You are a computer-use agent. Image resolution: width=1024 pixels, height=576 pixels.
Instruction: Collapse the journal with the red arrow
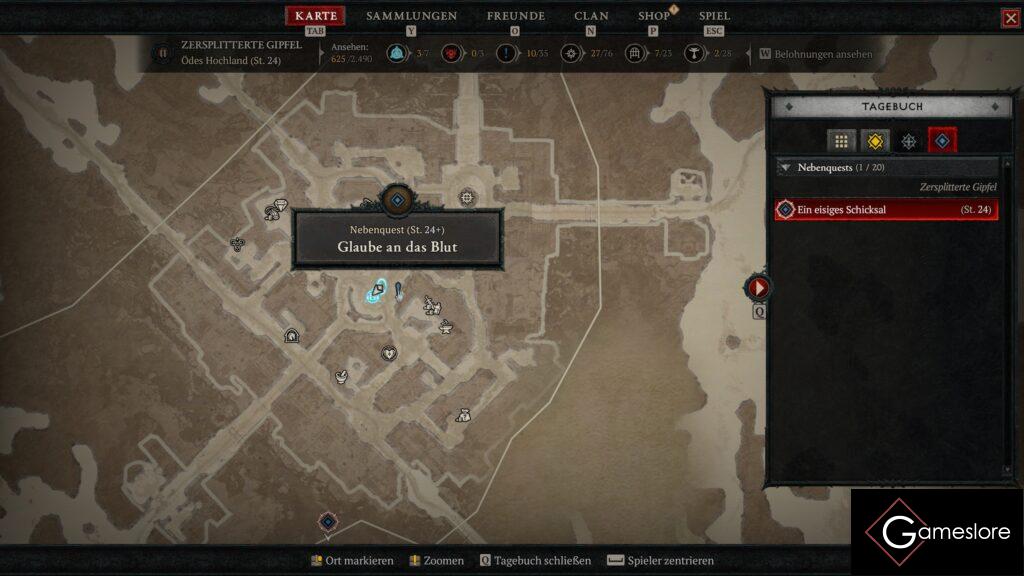(x=758, y=288)
